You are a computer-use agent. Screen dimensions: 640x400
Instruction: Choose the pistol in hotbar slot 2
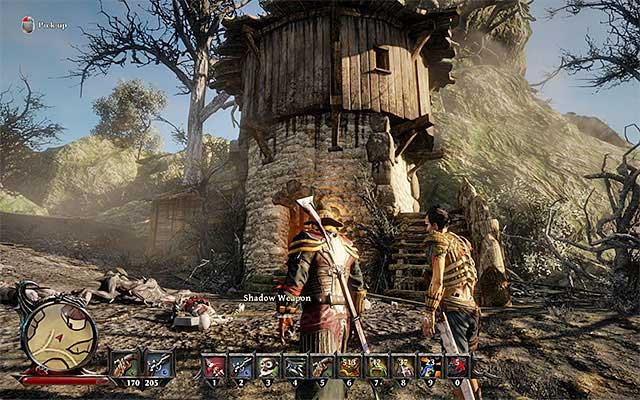(241, 366)
